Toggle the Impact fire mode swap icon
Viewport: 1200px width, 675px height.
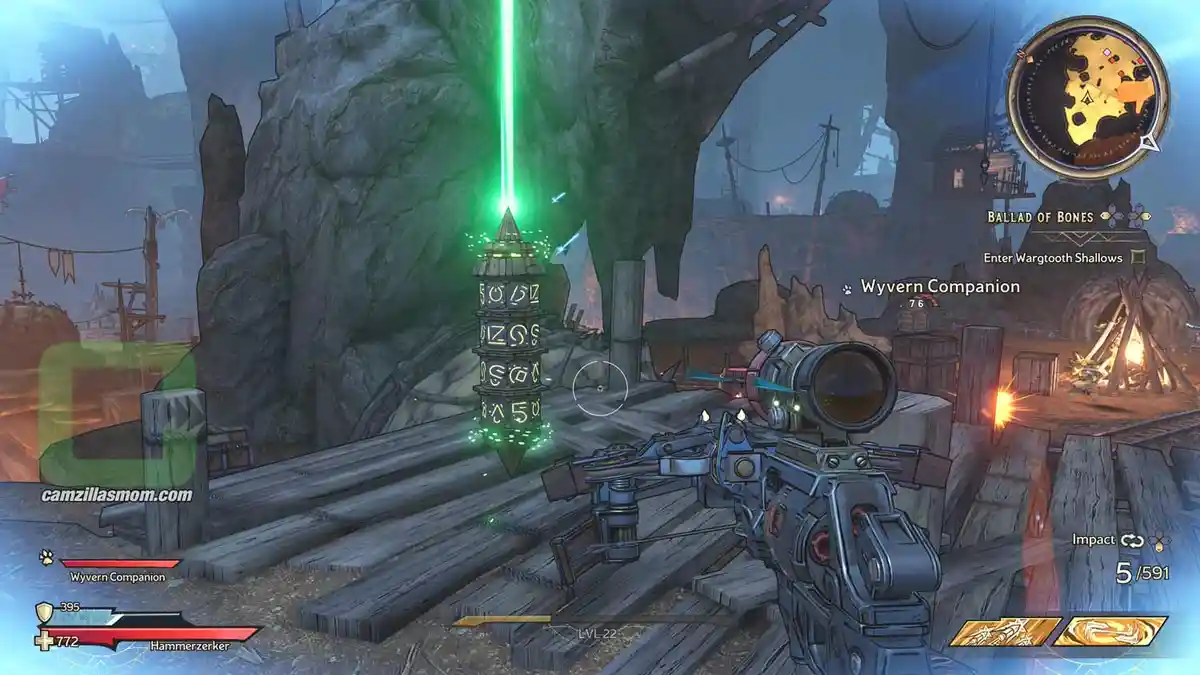(x=1131, y=540)
